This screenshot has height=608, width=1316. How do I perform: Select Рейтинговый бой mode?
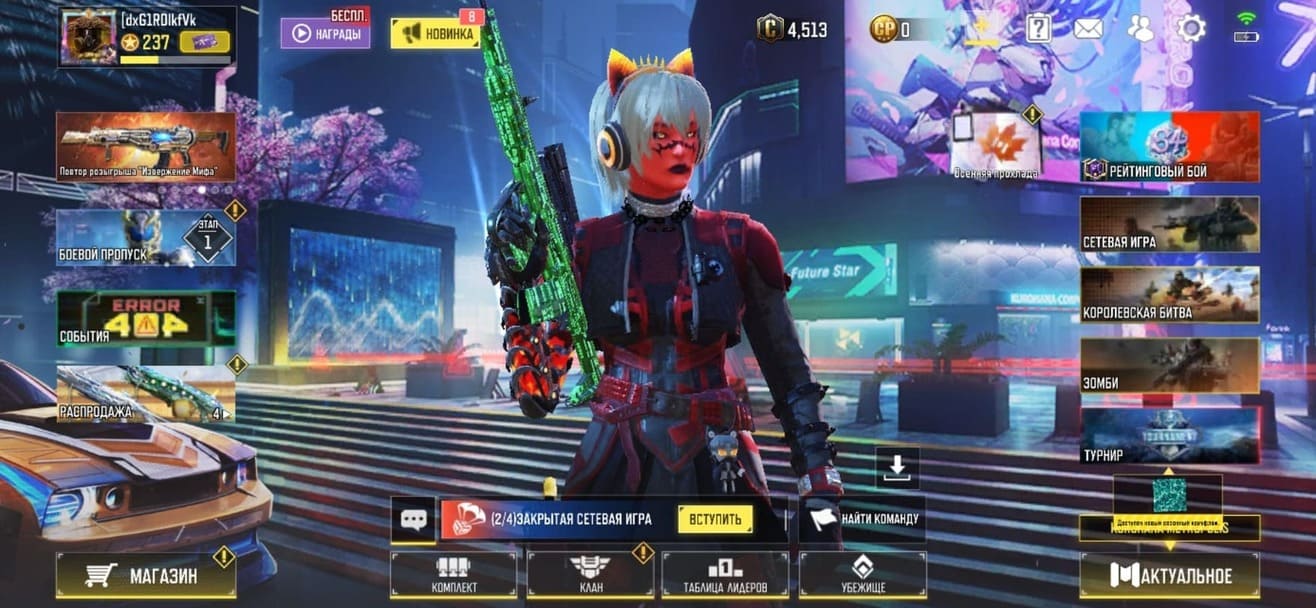(1169, 146)
